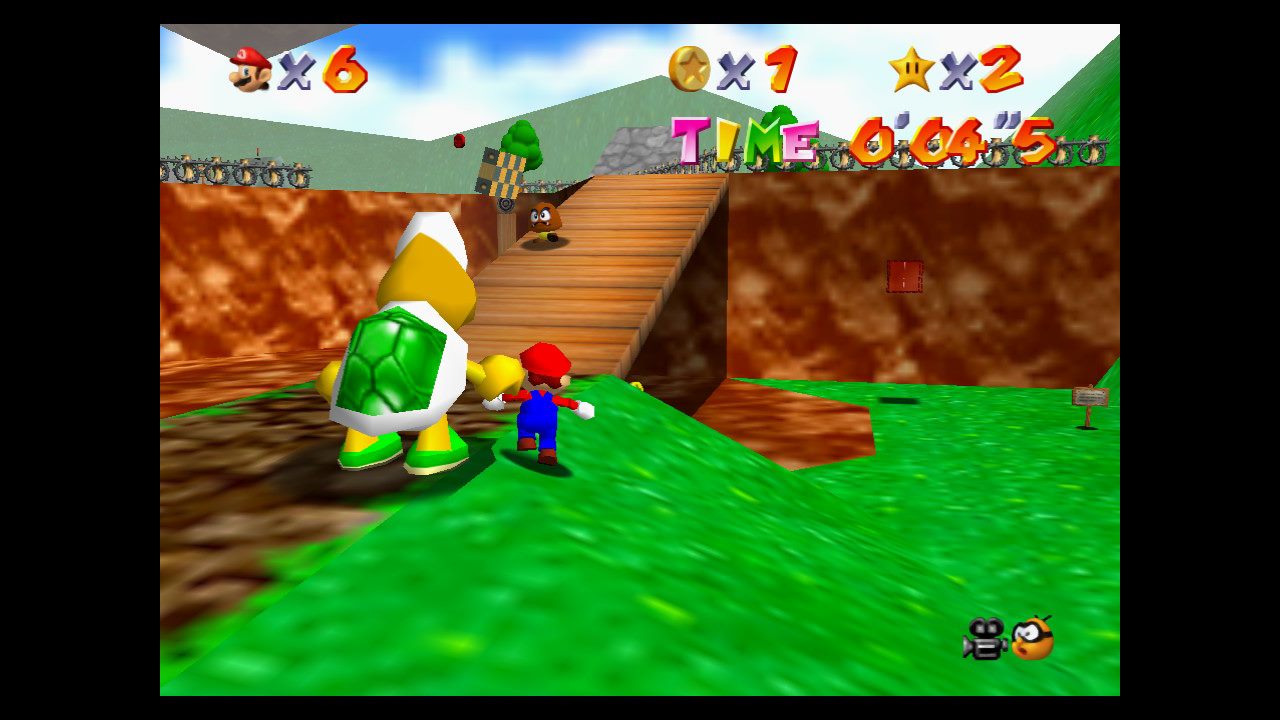Click the Mario head lives icon

coord(250,69)
